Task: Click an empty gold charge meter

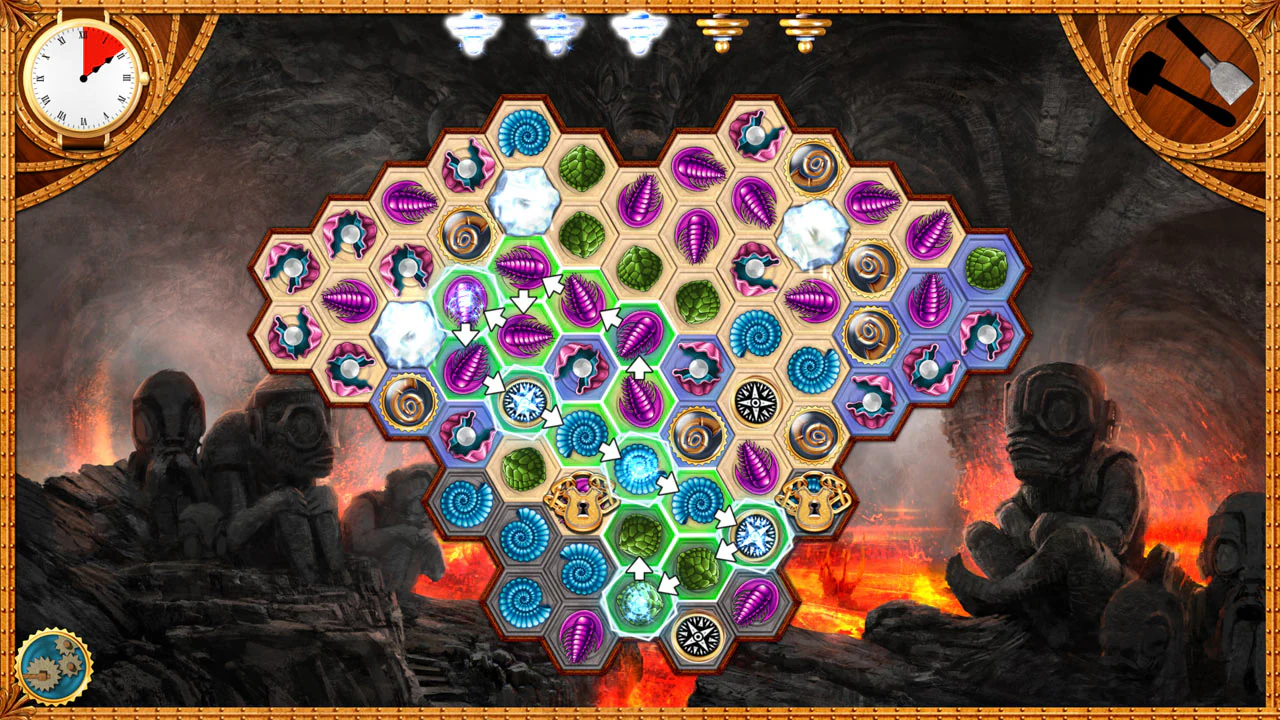Action: [x=722, y=30]
